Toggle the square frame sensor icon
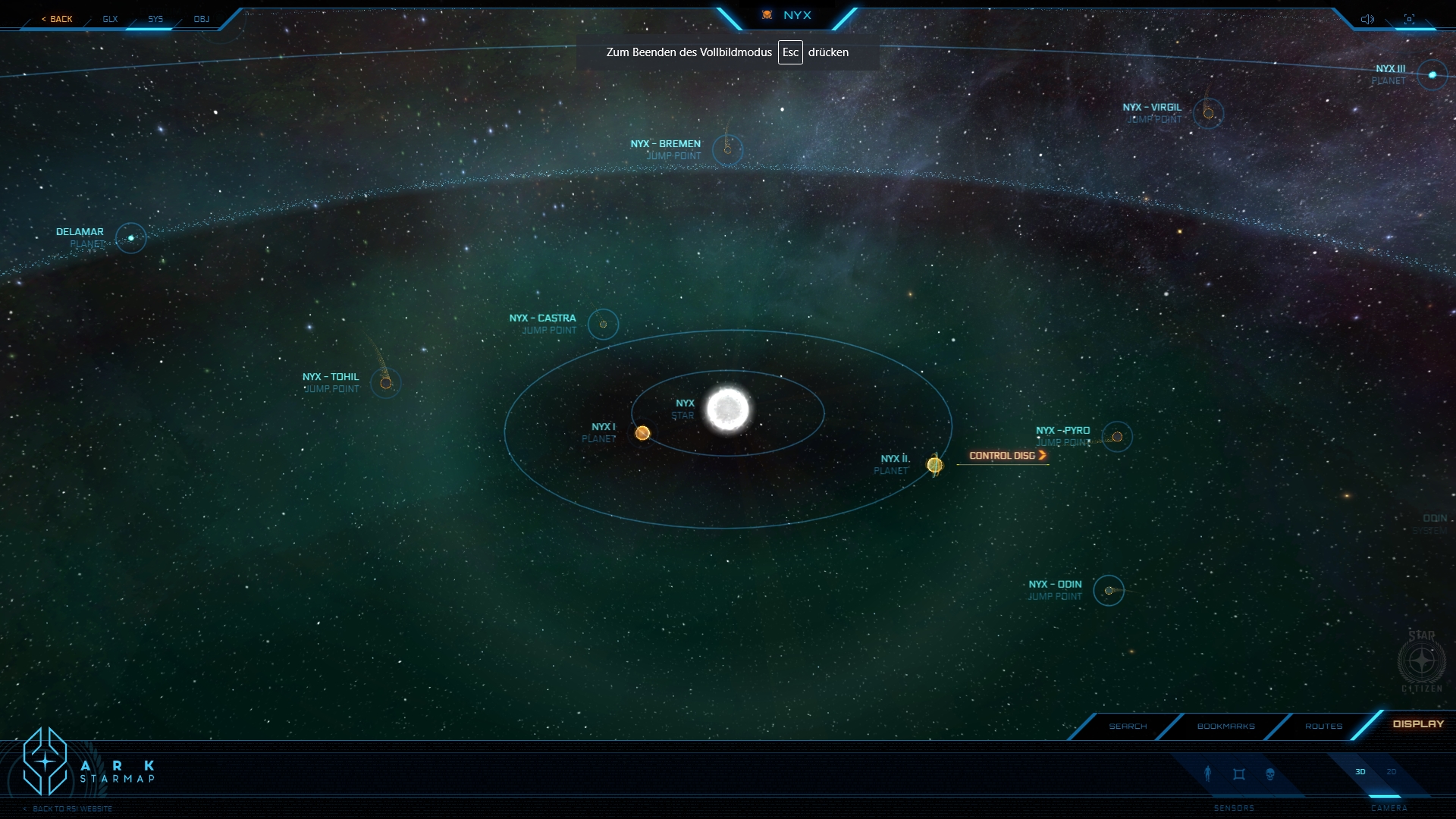The height and width of the screenshot is (819, 1456). coord(1239,774)
